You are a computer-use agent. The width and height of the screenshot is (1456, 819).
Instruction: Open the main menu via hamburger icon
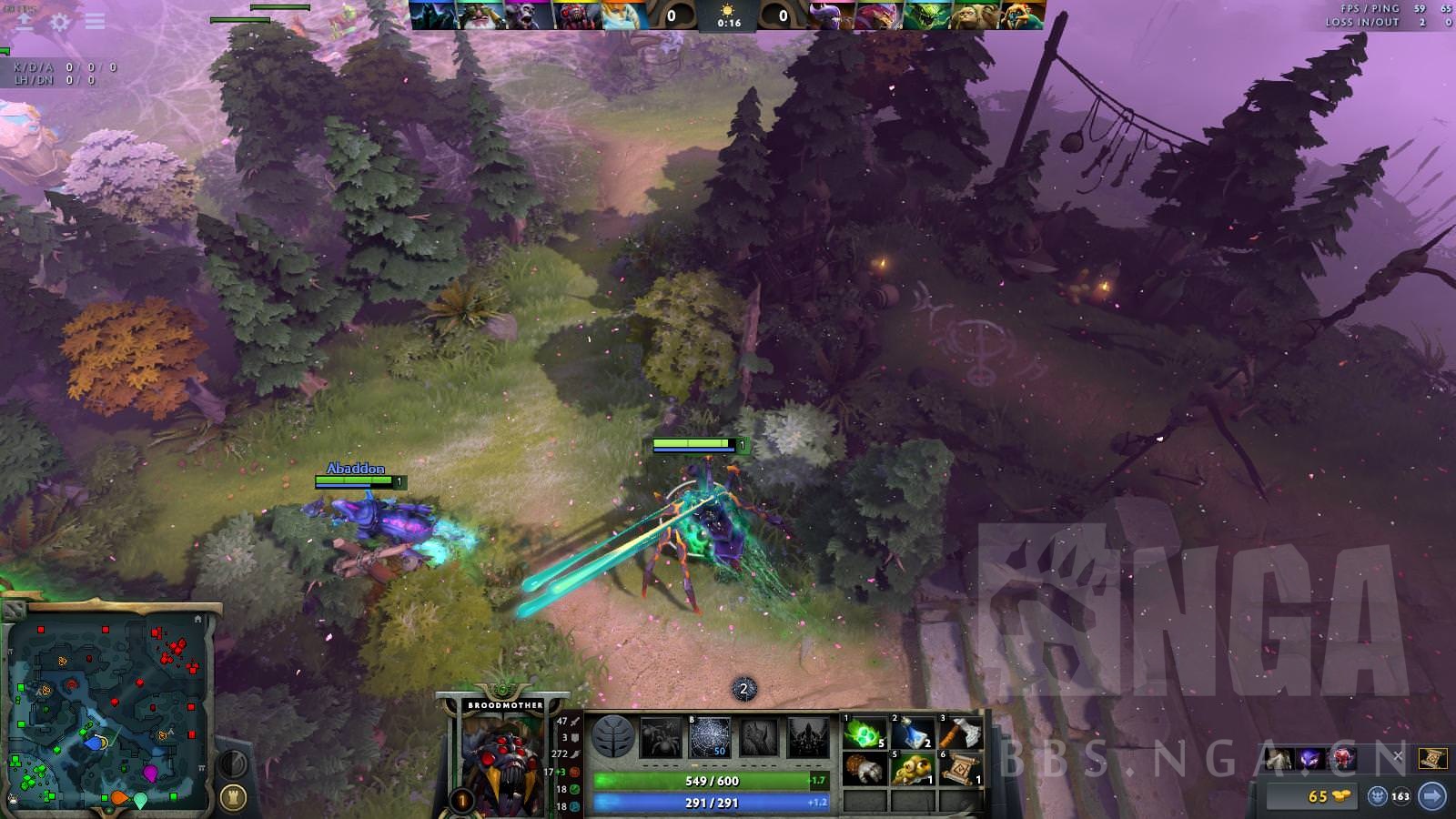pos(94,22)
